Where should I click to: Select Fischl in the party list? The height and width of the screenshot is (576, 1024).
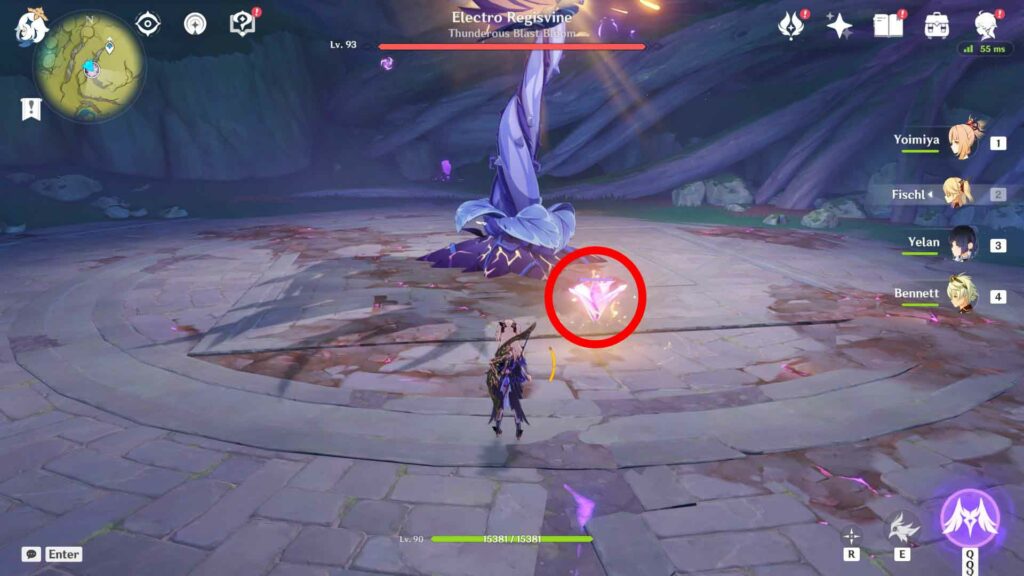click(x=958, y=193)
